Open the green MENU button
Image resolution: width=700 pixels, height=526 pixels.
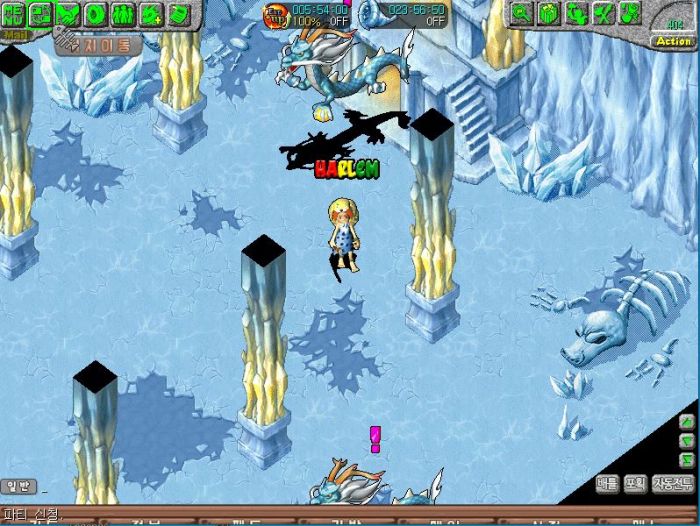pyautogui.click(x=13, y=13)
